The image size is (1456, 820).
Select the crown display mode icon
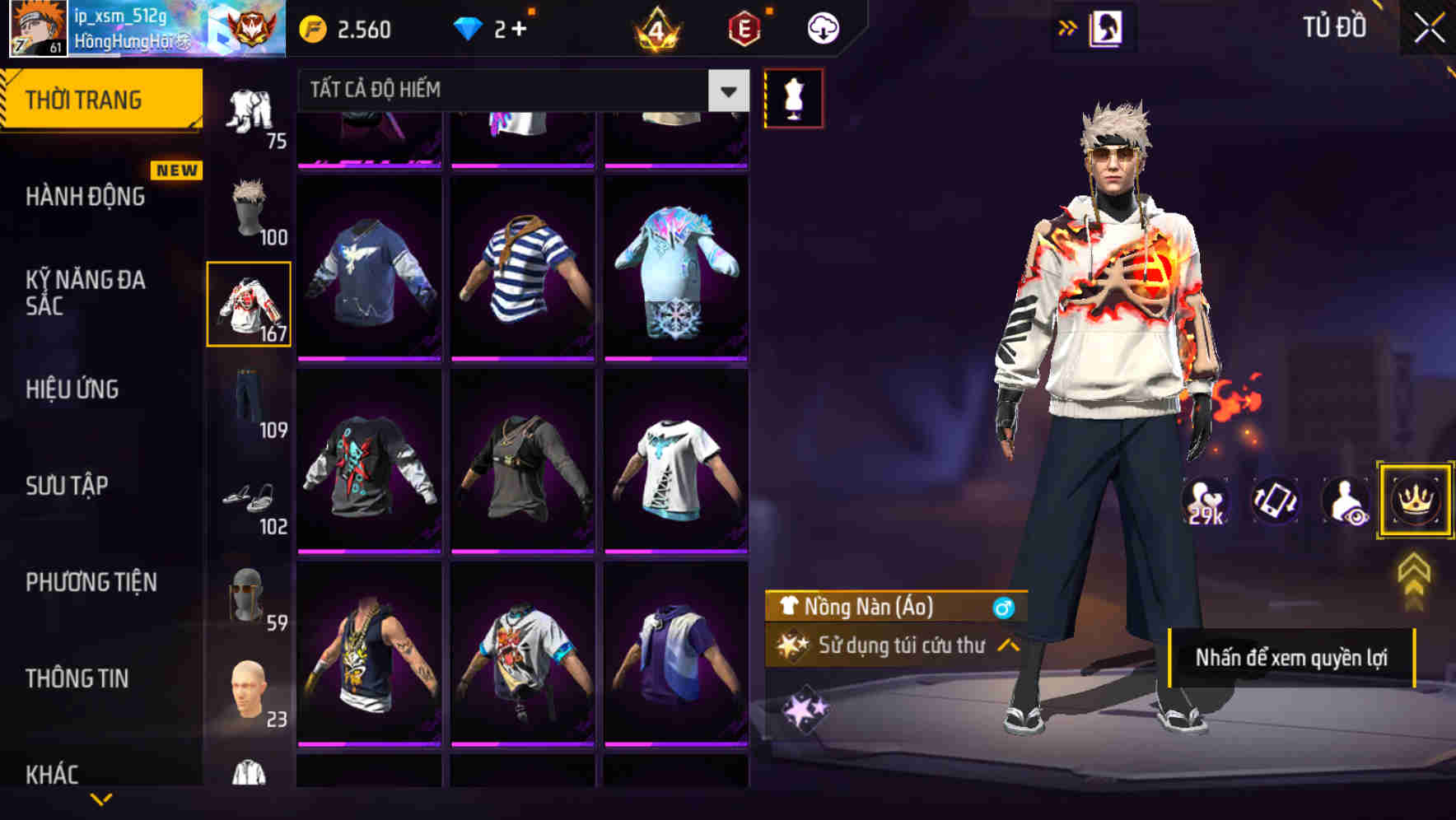(1415, 498)
